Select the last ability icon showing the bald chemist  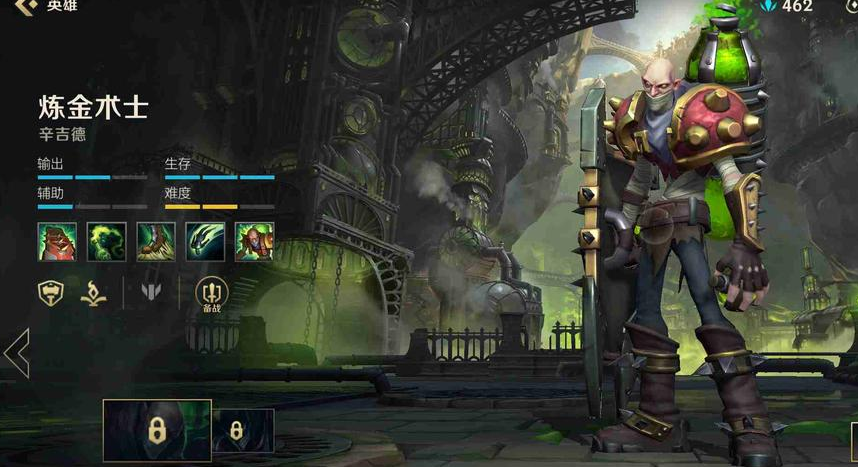tap(254, 242)
